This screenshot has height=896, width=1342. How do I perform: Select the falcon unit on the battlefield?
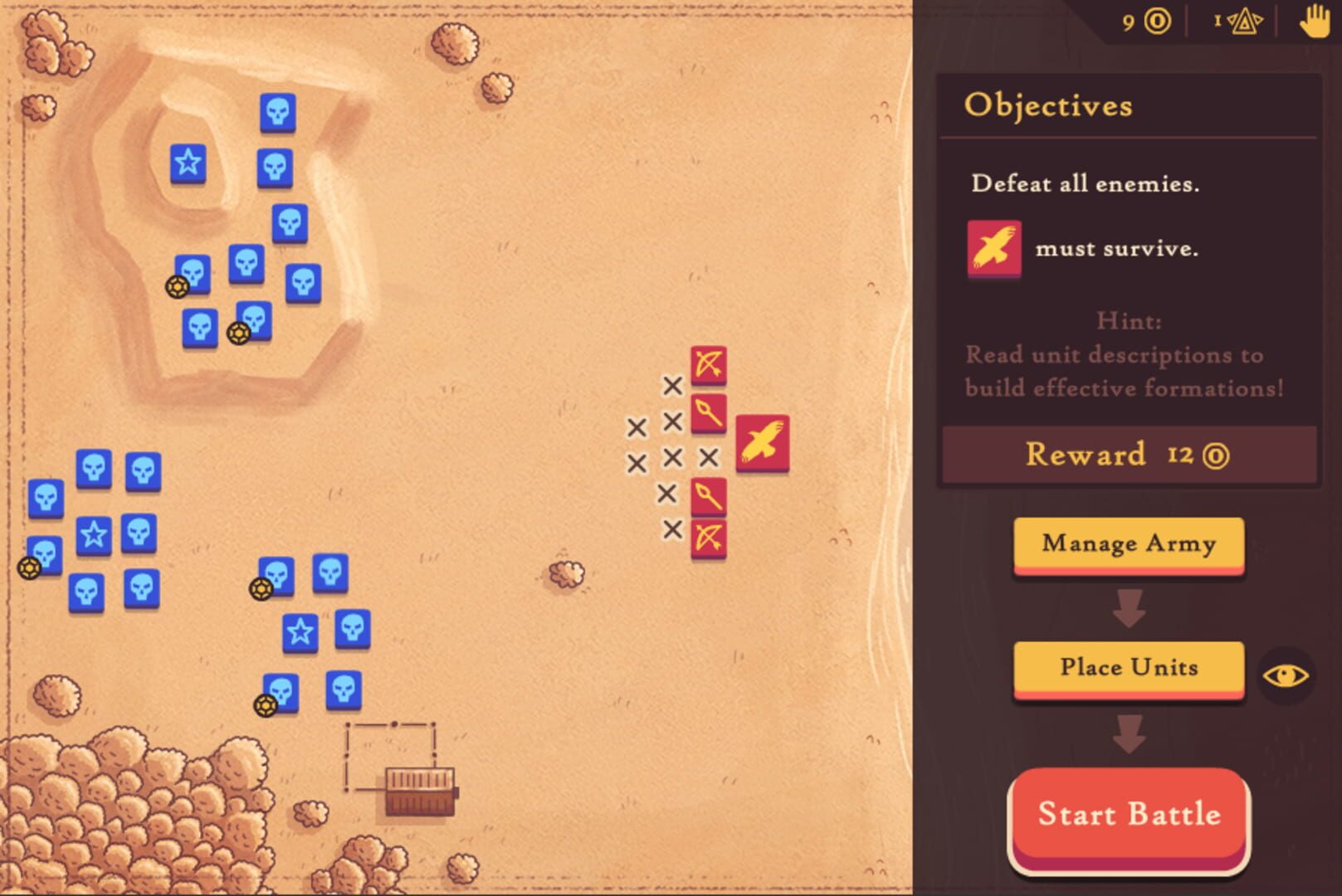762,441
